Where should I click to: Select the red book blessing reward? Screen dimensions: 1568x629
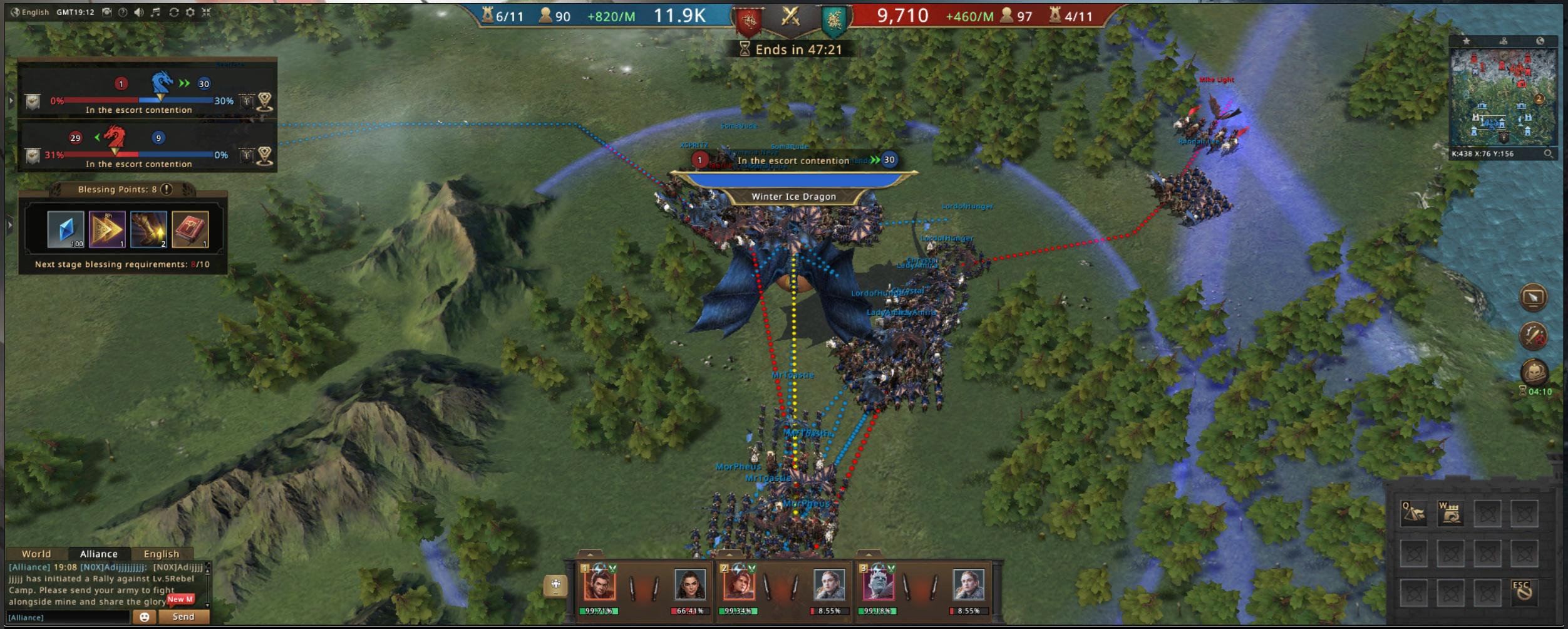(190, 229)
